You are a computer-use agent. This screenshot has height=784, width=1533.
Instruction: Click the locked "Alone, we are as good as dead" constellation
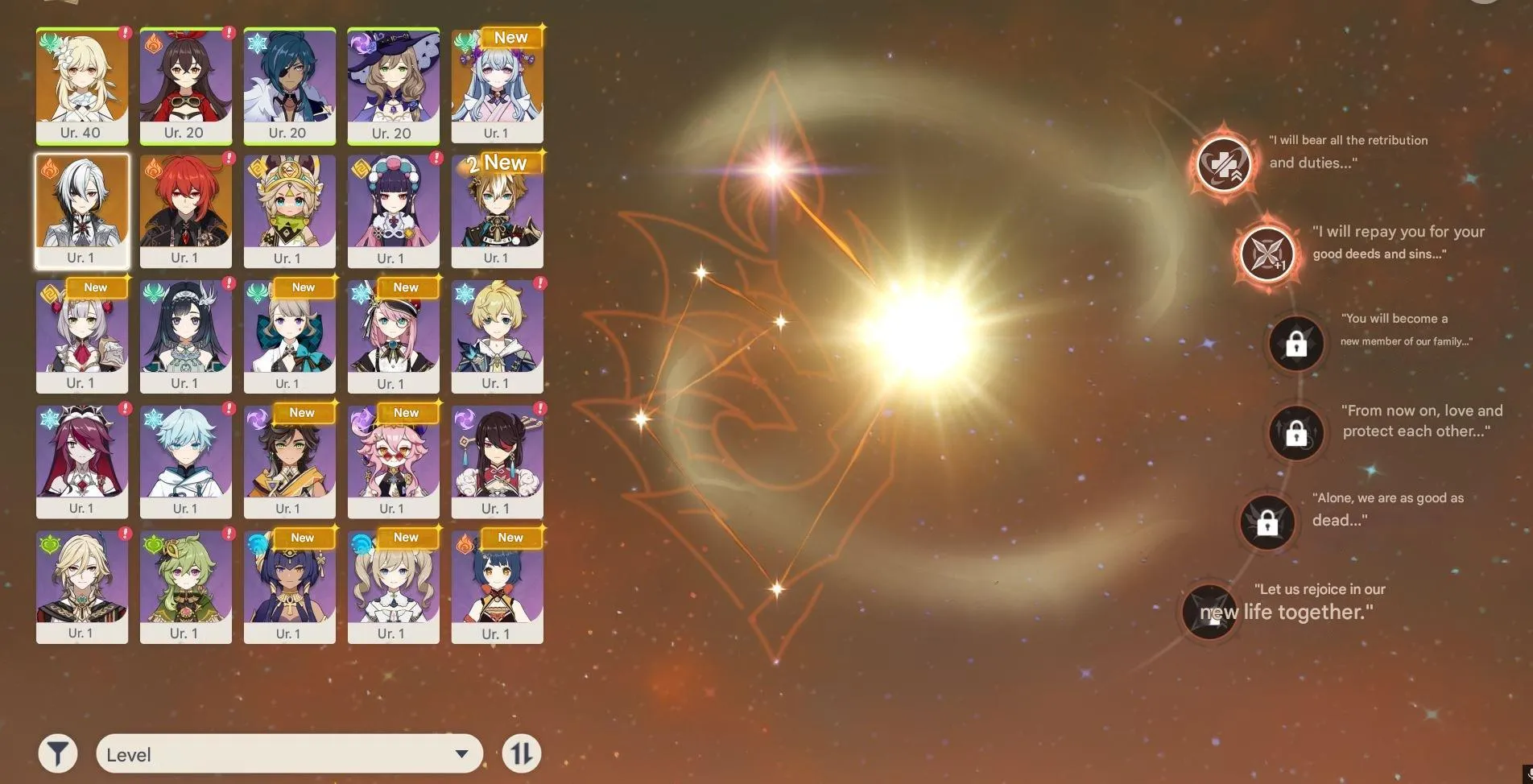pyautogui.click(x=1267, y=523)
